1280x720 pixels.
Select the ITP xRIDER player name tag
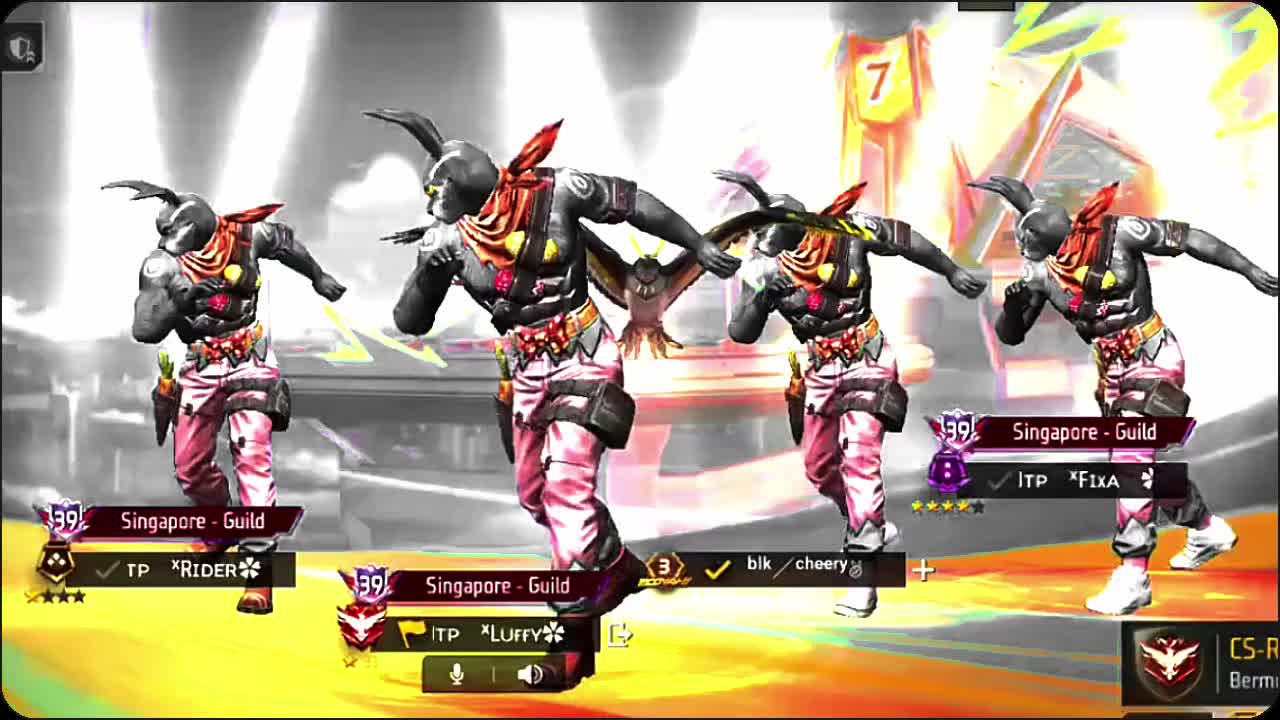[x=193, y=570]
